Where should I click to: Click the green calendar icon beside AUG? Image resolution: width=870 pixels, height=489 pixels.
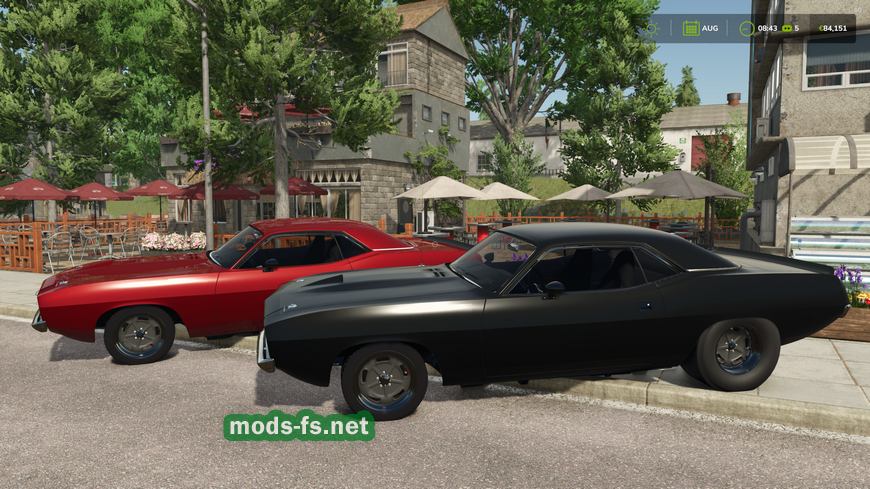pos(691,28)
